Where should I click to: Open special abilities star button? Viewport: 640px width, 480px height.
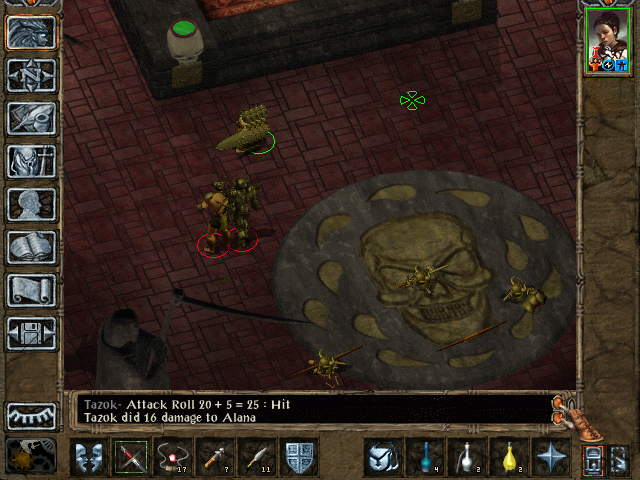tap(550, 458)
